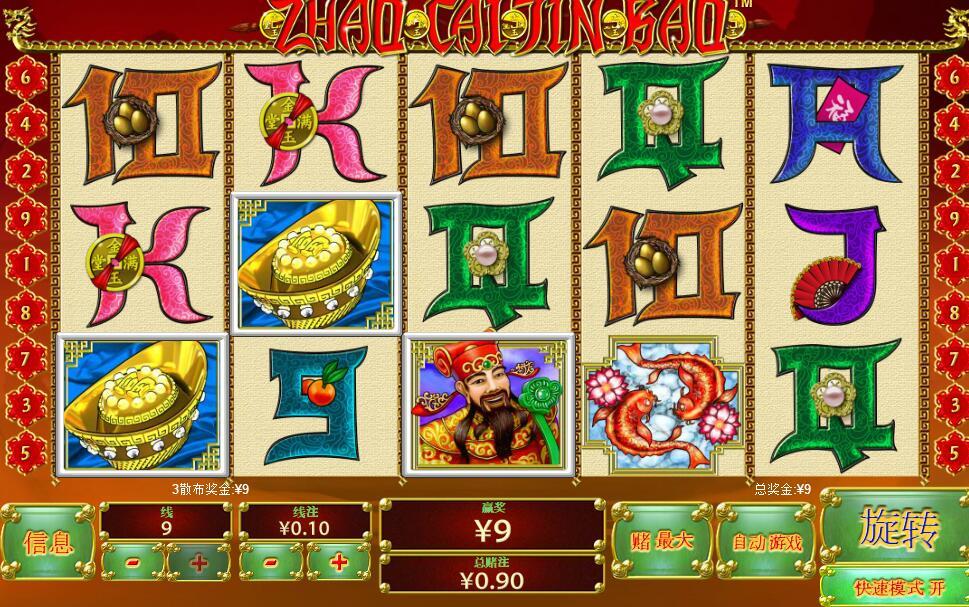The width and height of the screenshot is (969, 607).
Task: Raise the line bet (线注) amount
Action: pyautogui.click(x=338, y=562)
